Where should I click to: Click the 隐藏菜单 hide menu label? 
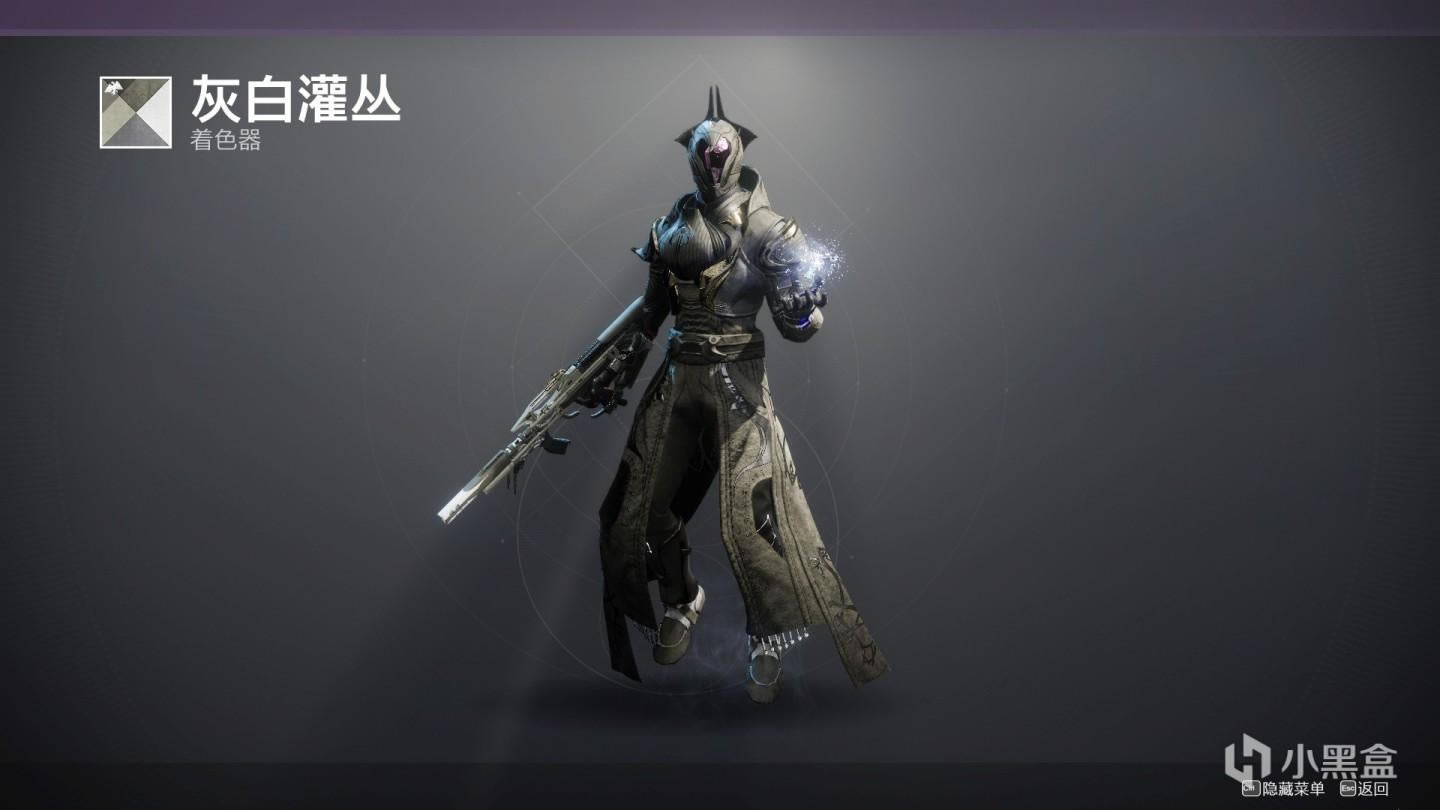coord(1292,790)
